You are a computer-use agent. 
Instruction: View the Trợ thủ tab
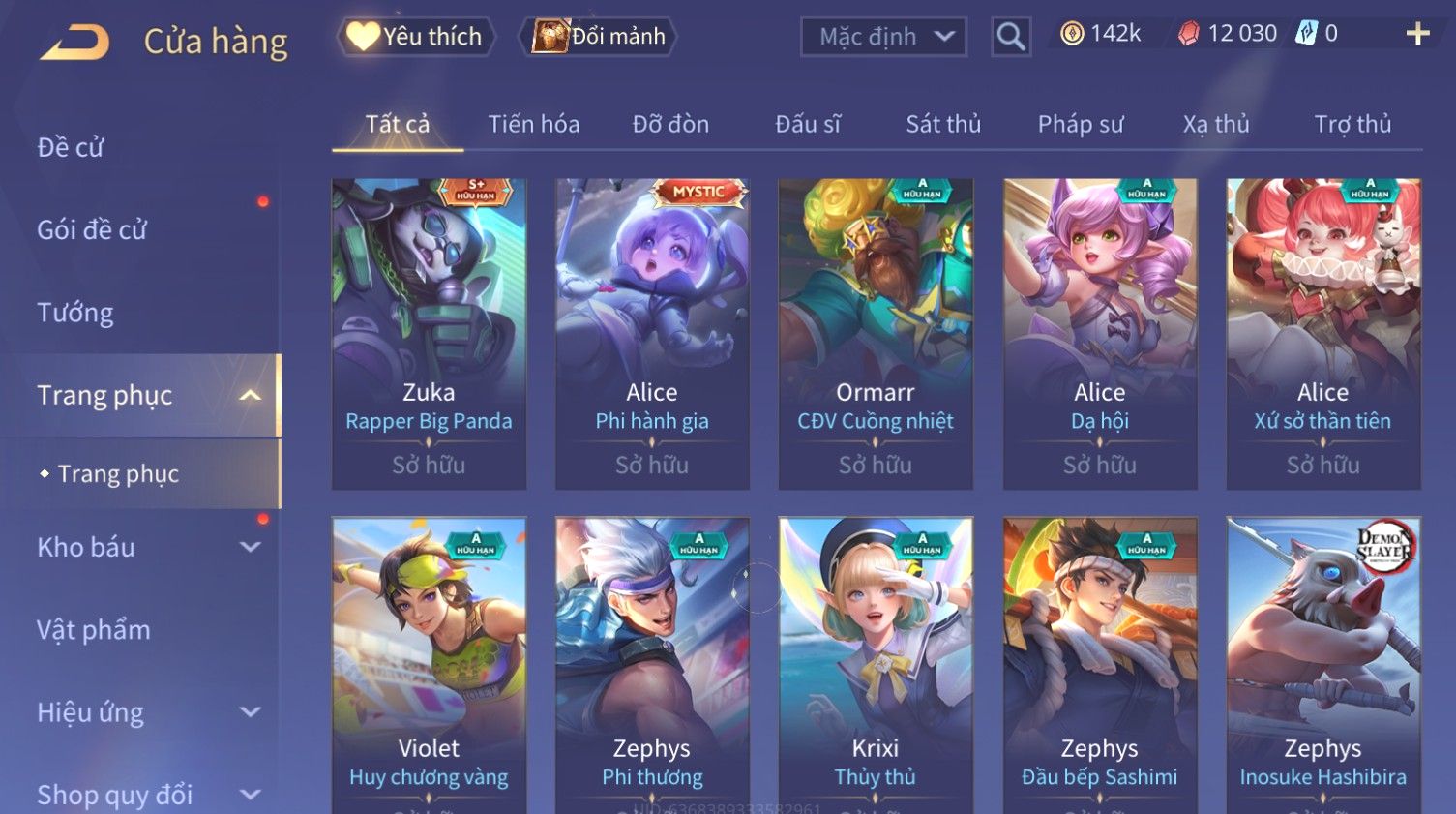1352,124
